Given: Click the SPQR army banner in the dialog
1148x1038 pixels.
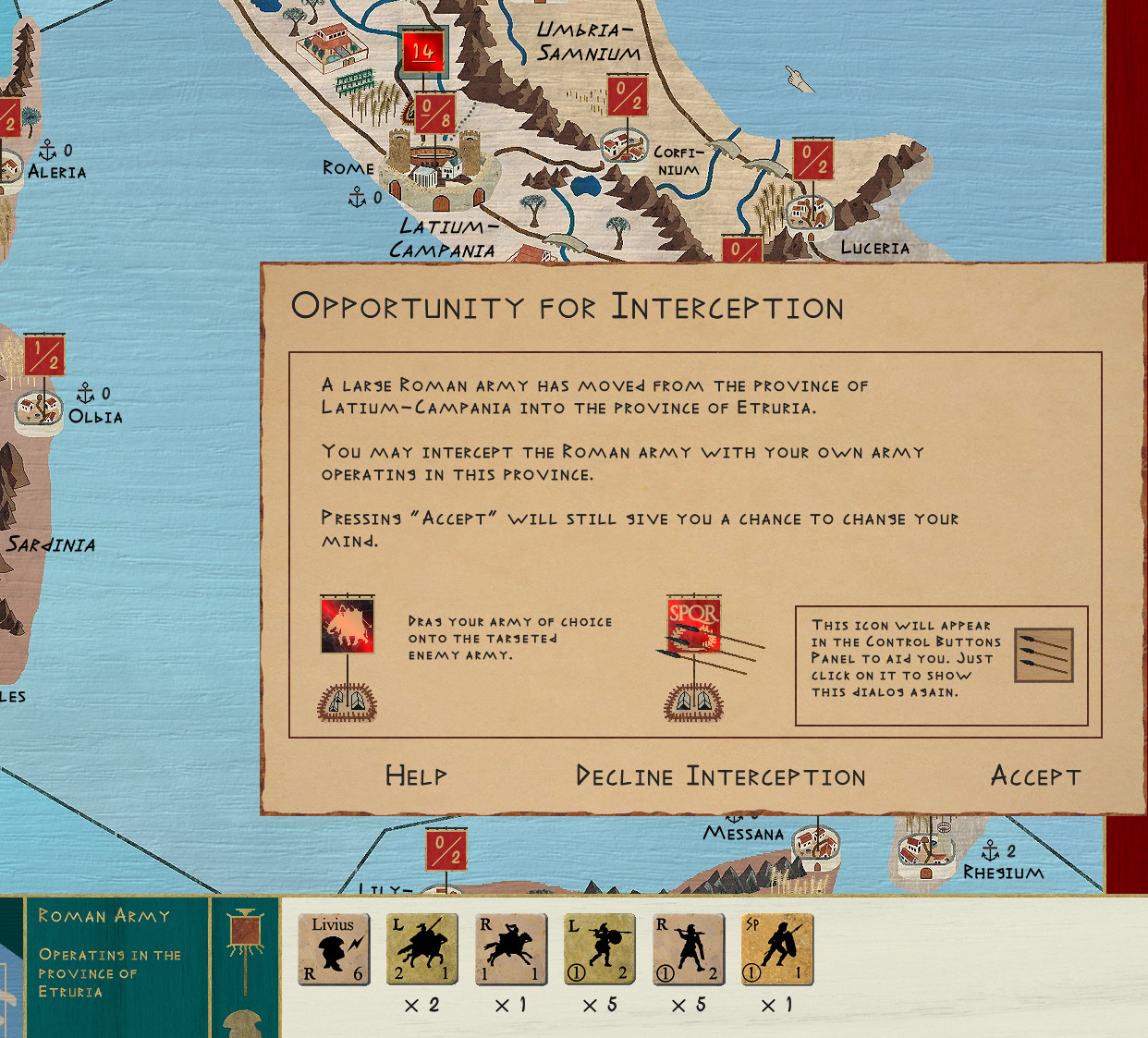Looking at the screenshot, I should click(x=693, y=623).
